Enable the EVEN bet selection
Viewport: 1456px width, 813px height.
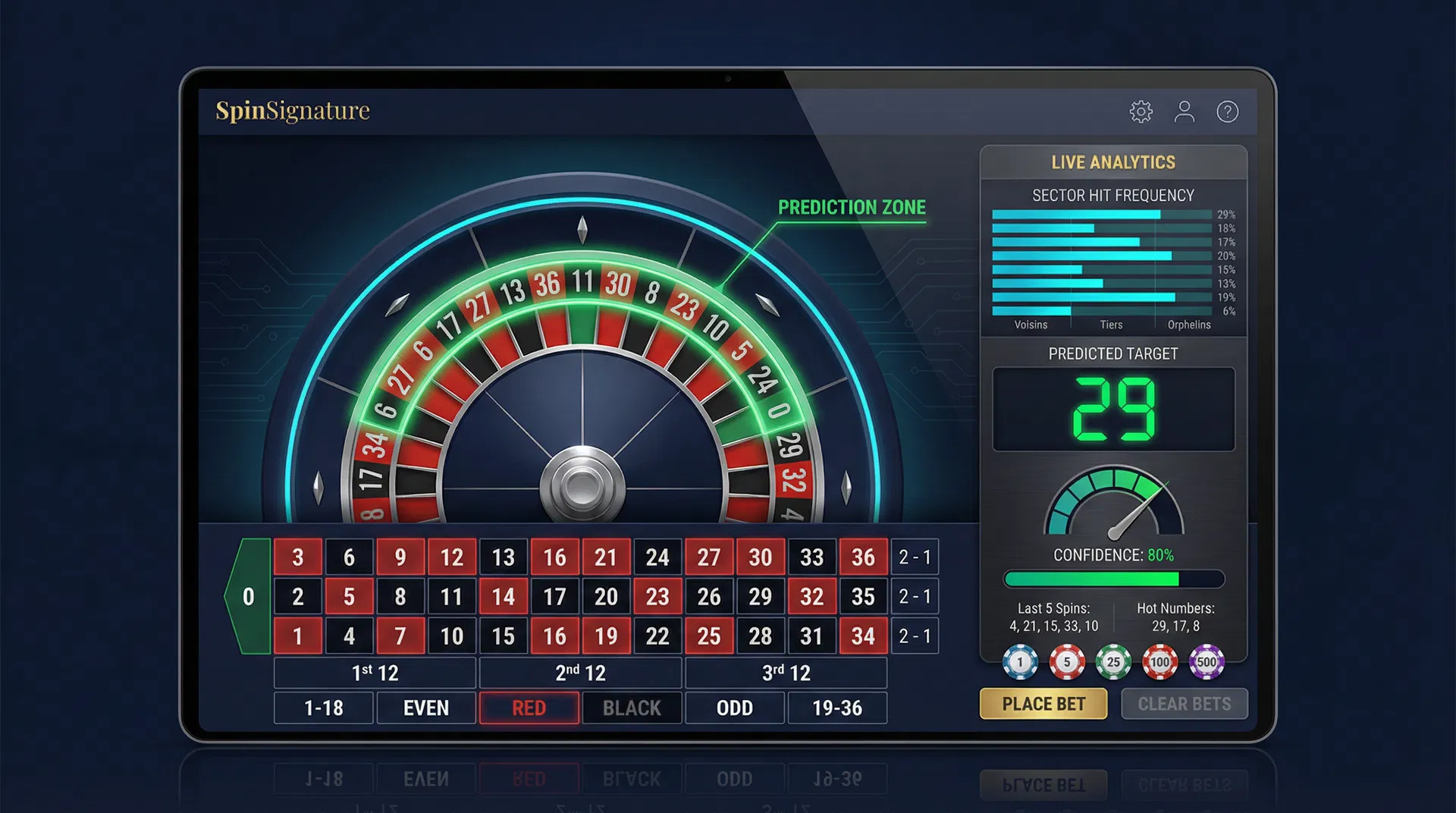(425, 708)
